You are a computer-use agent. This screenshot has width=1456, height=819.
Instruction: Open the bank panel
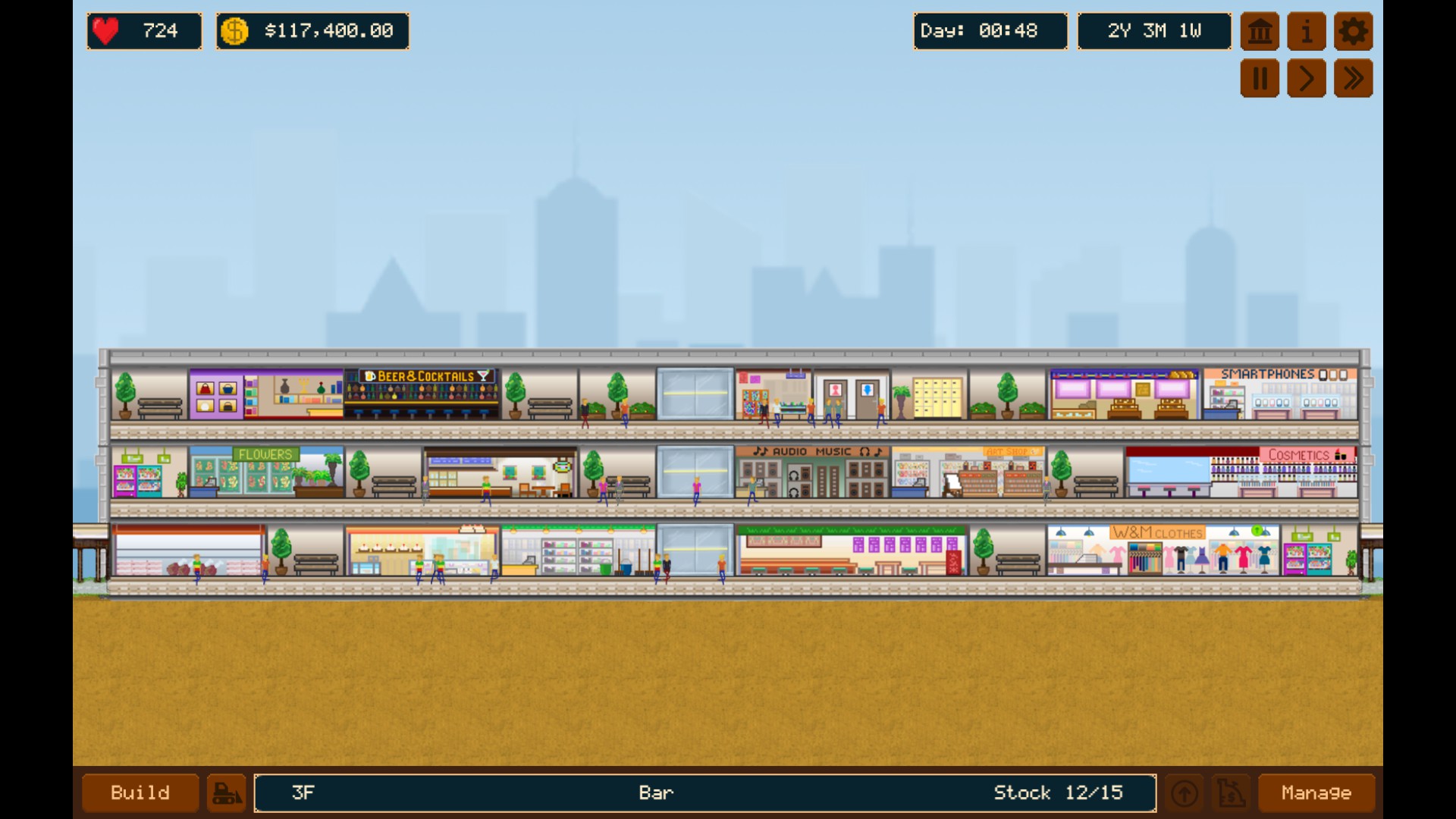pyautogui.click(x=1260, y=31)
